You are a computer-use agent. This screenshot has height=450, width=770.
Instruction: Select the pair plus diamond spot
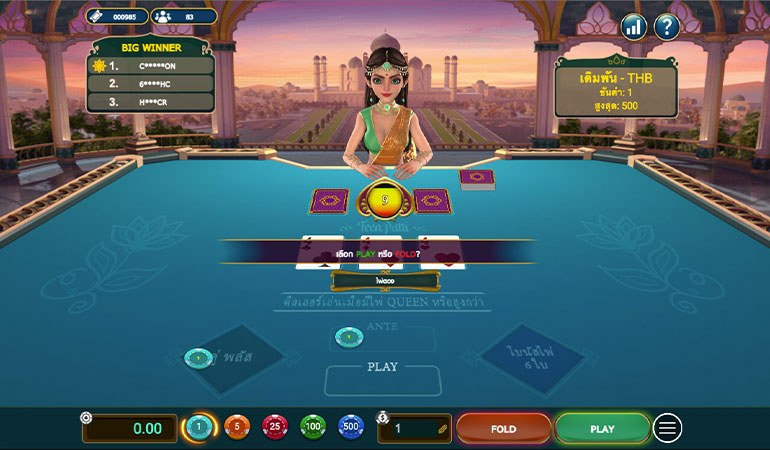click(x=226, y=356)
